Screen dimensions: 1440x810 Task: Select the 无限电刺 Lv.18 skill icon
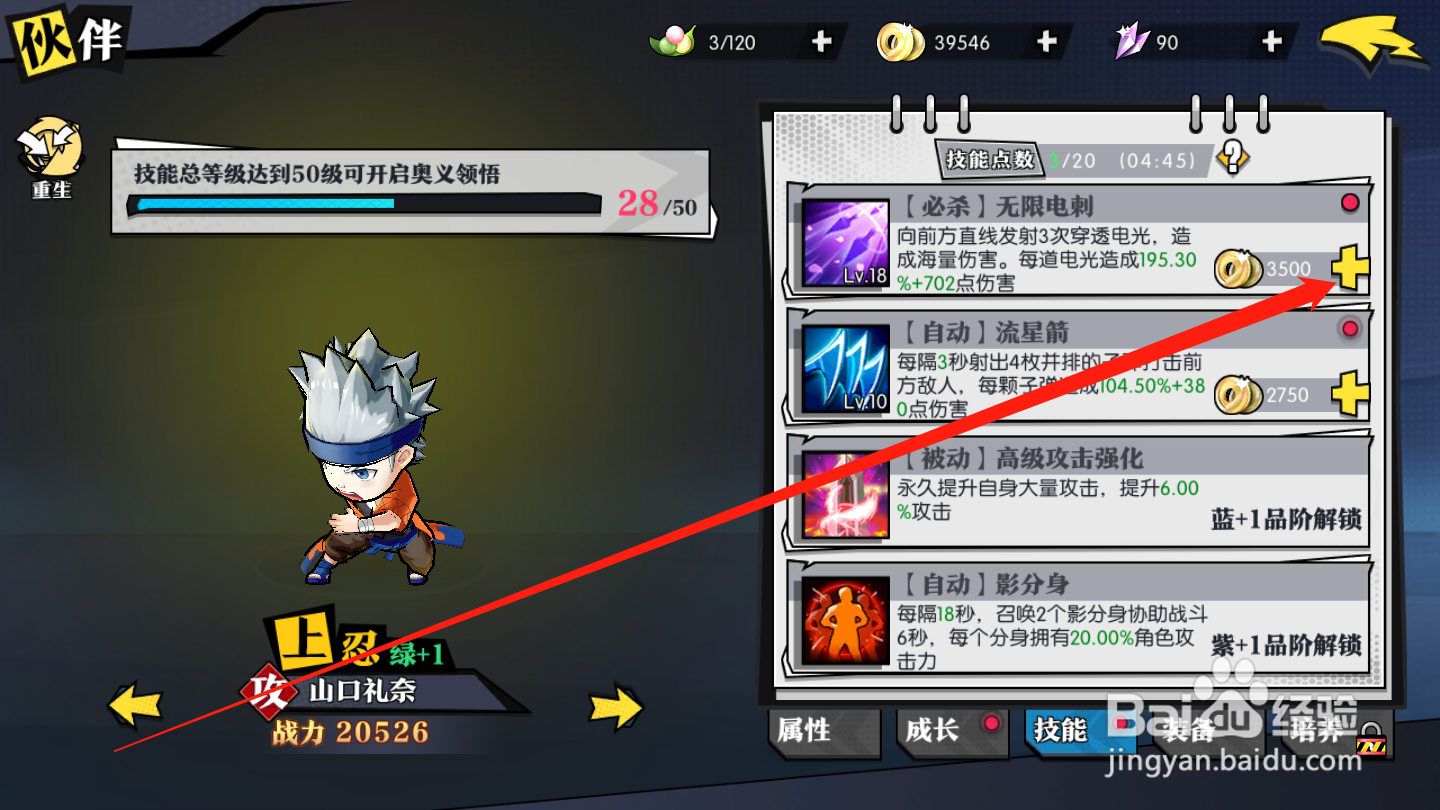point(845,243)
